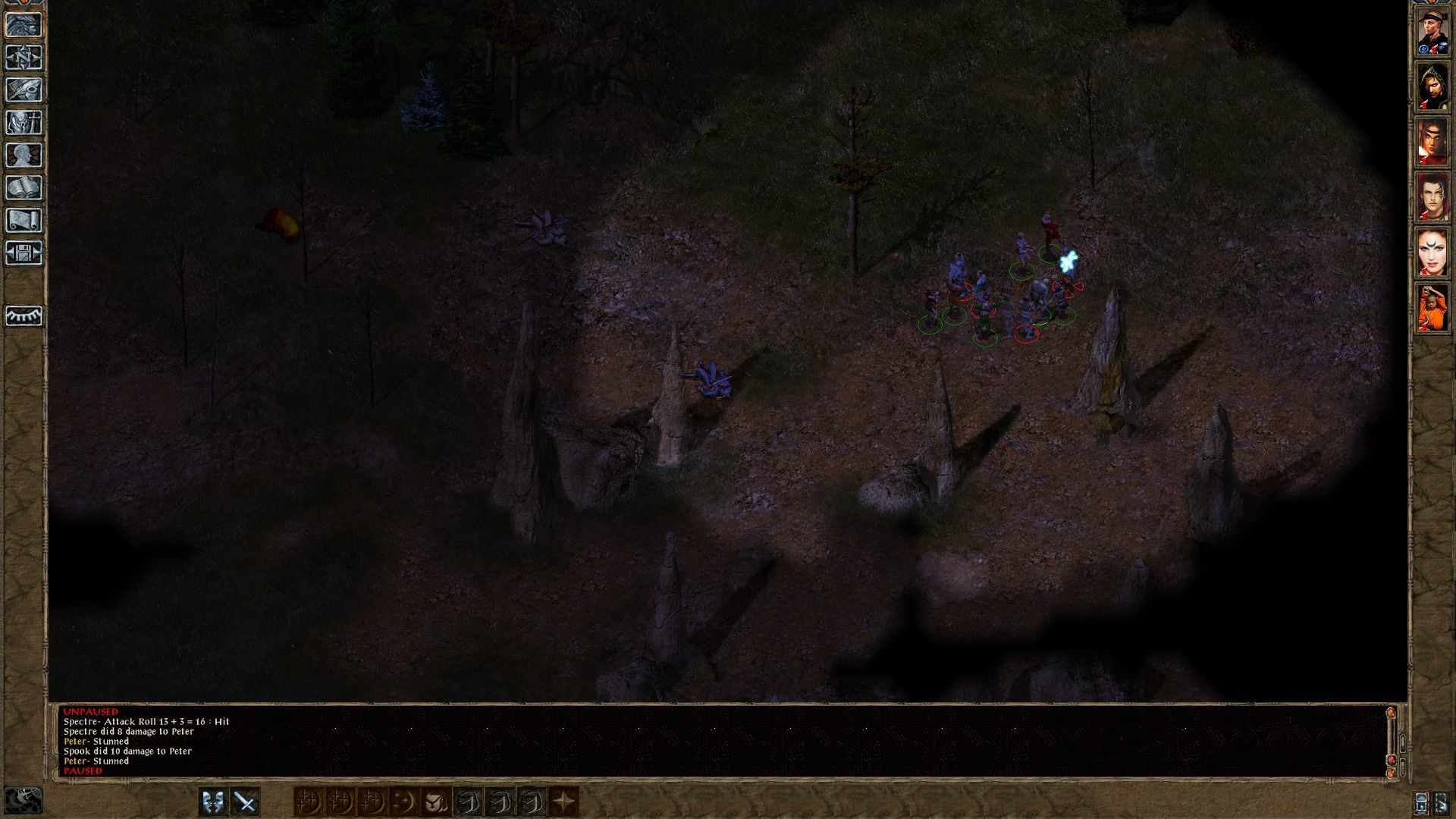
Task: Open special abilities with the star icon
Action: [563, 802]
